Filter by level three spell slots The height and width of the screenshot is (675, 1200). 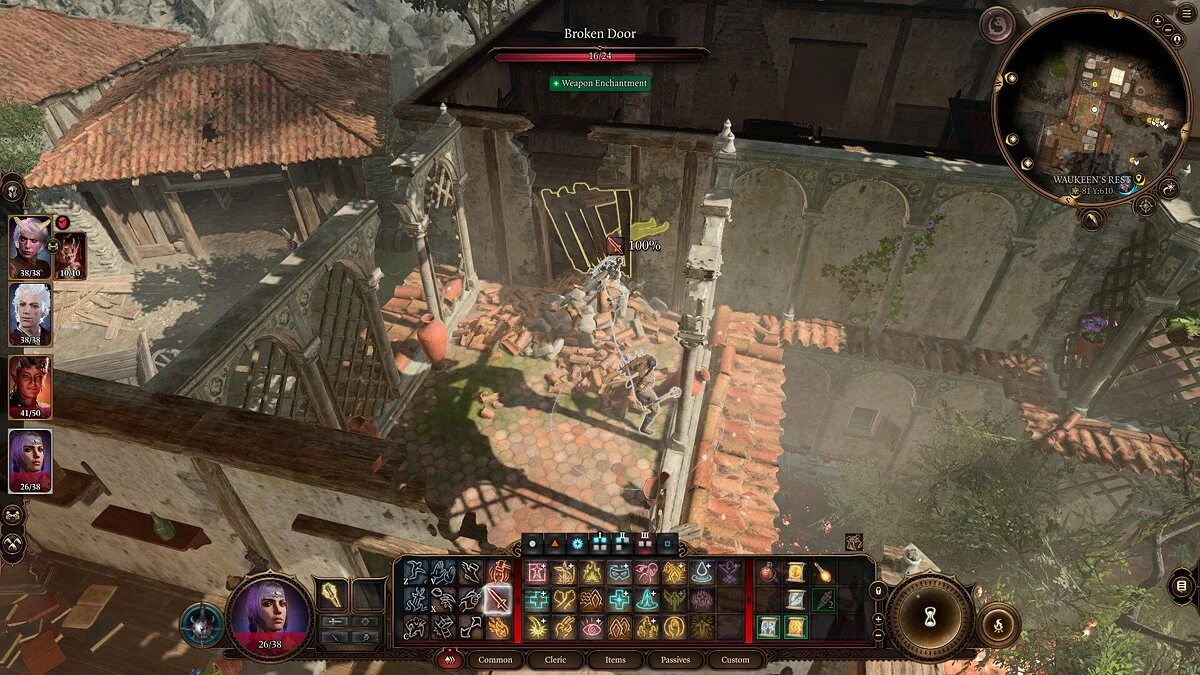coord(645,544)
